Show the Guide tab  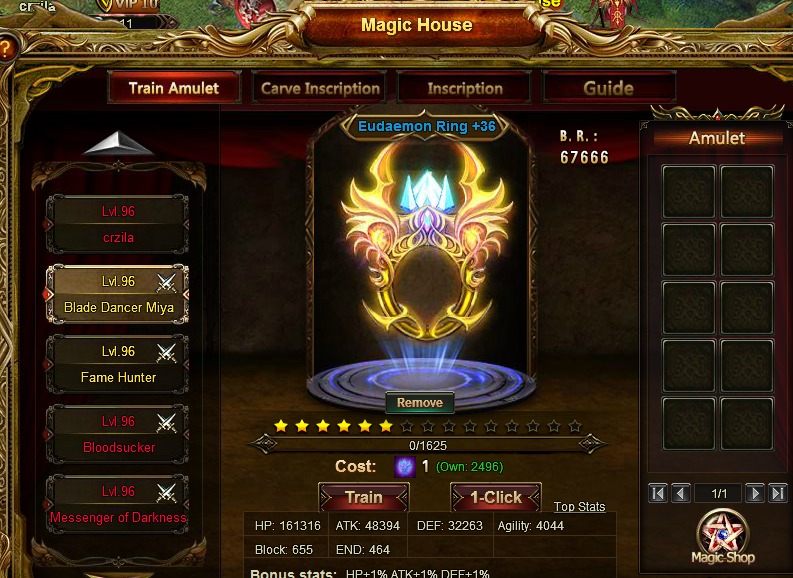pyautogui.click(x=608, y=88)
